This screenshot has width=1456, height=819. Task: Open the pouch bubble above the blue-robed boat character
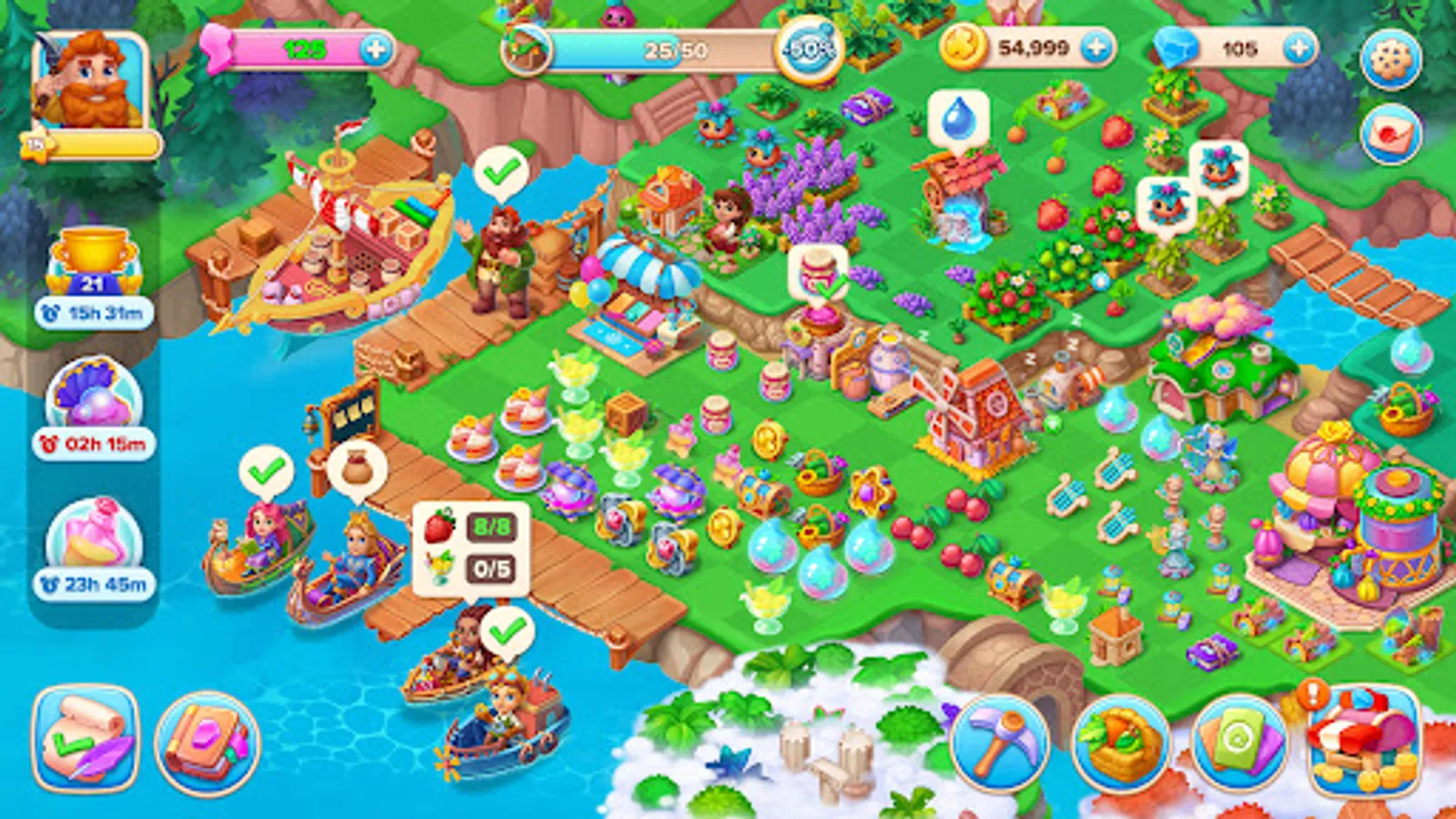click(x=357, y=466)
